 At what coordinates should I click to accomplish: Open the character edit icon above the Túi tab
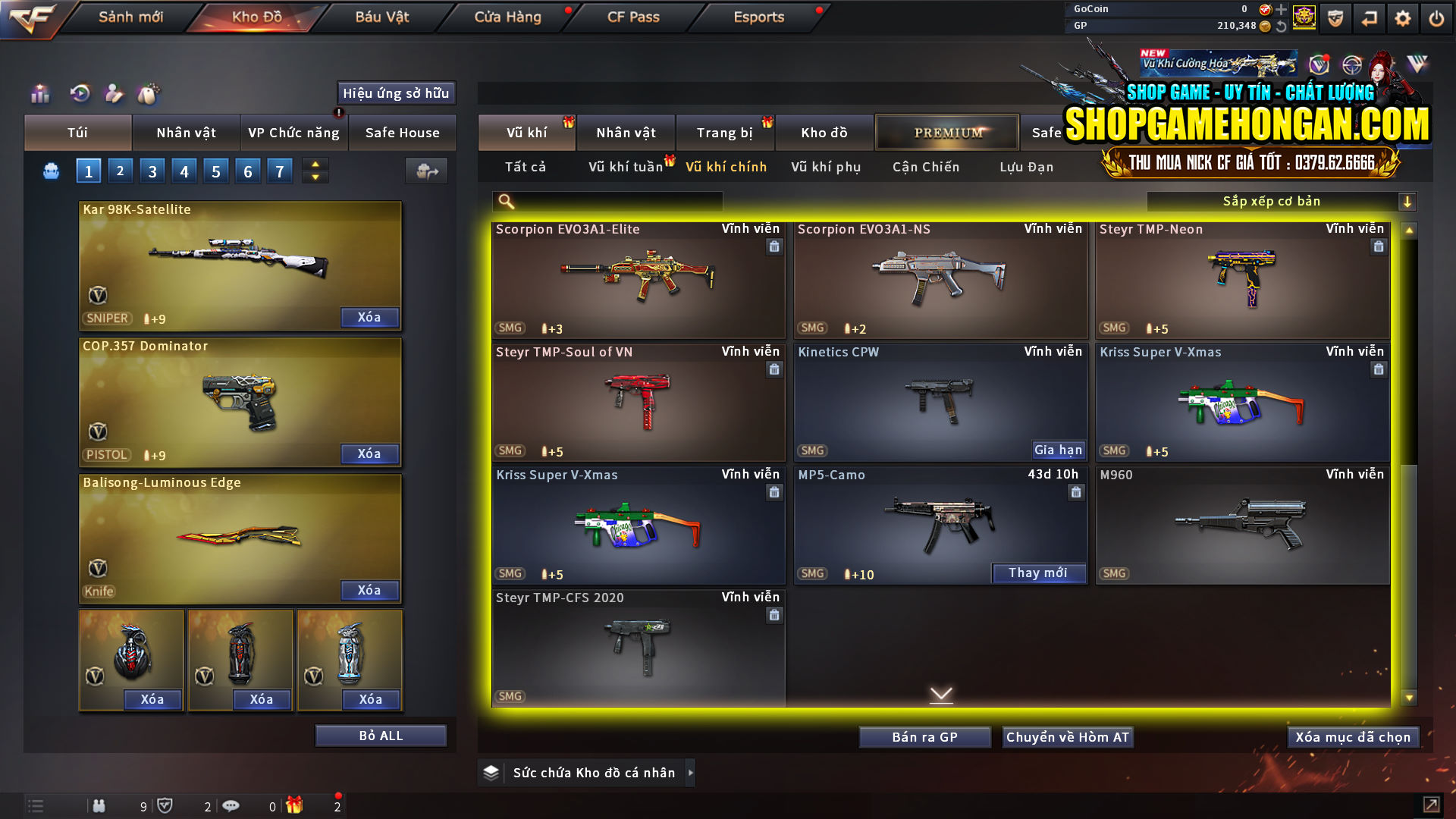point(114,95)
